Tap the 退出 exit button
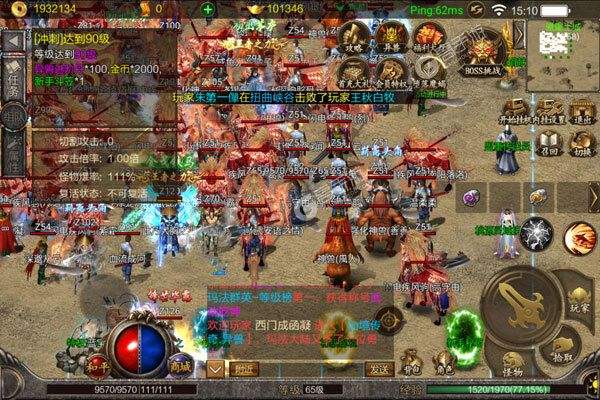 point(583,111)
